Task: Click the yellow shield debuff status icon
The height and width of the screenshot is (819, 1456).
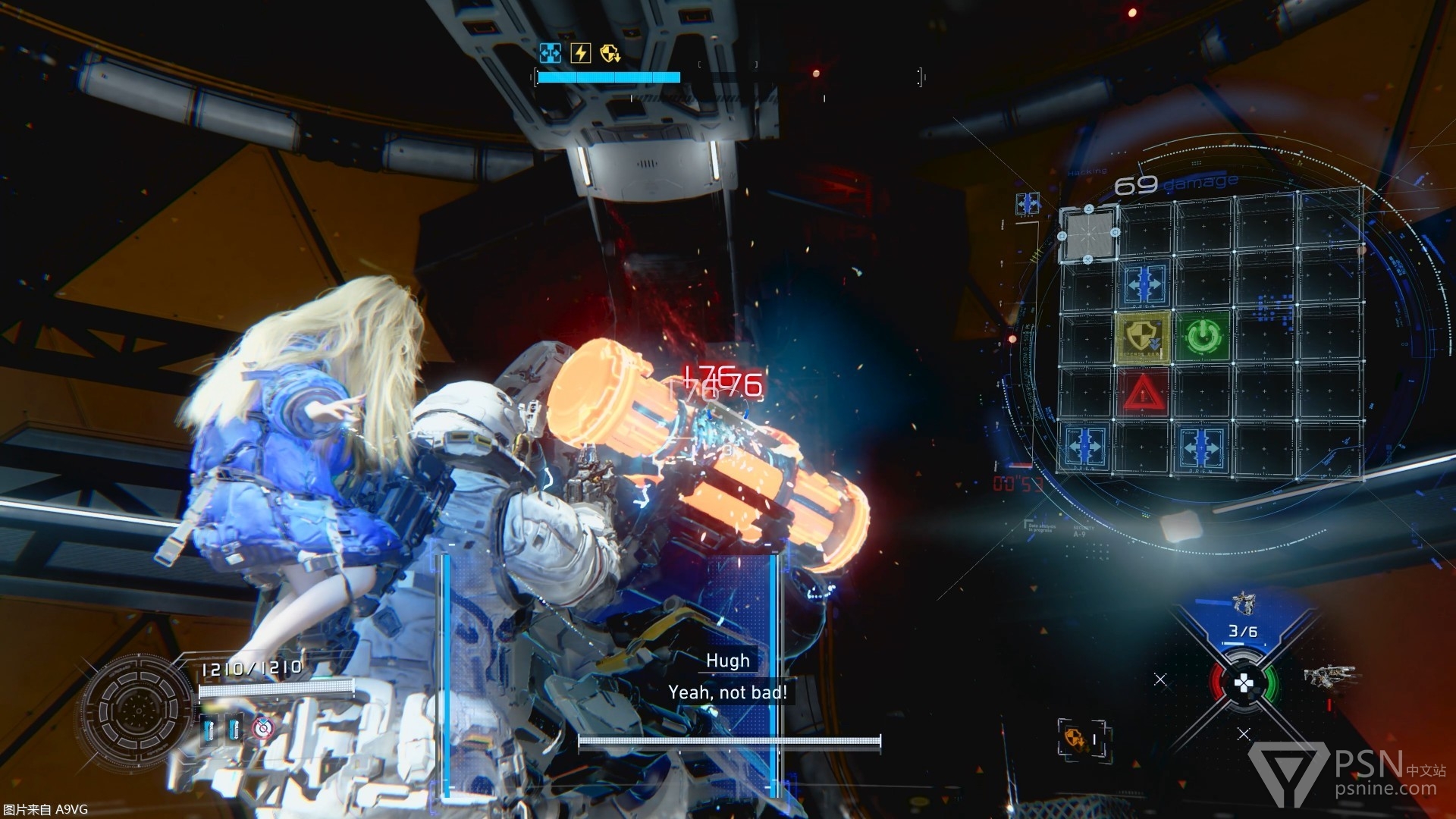Action: 610,52
